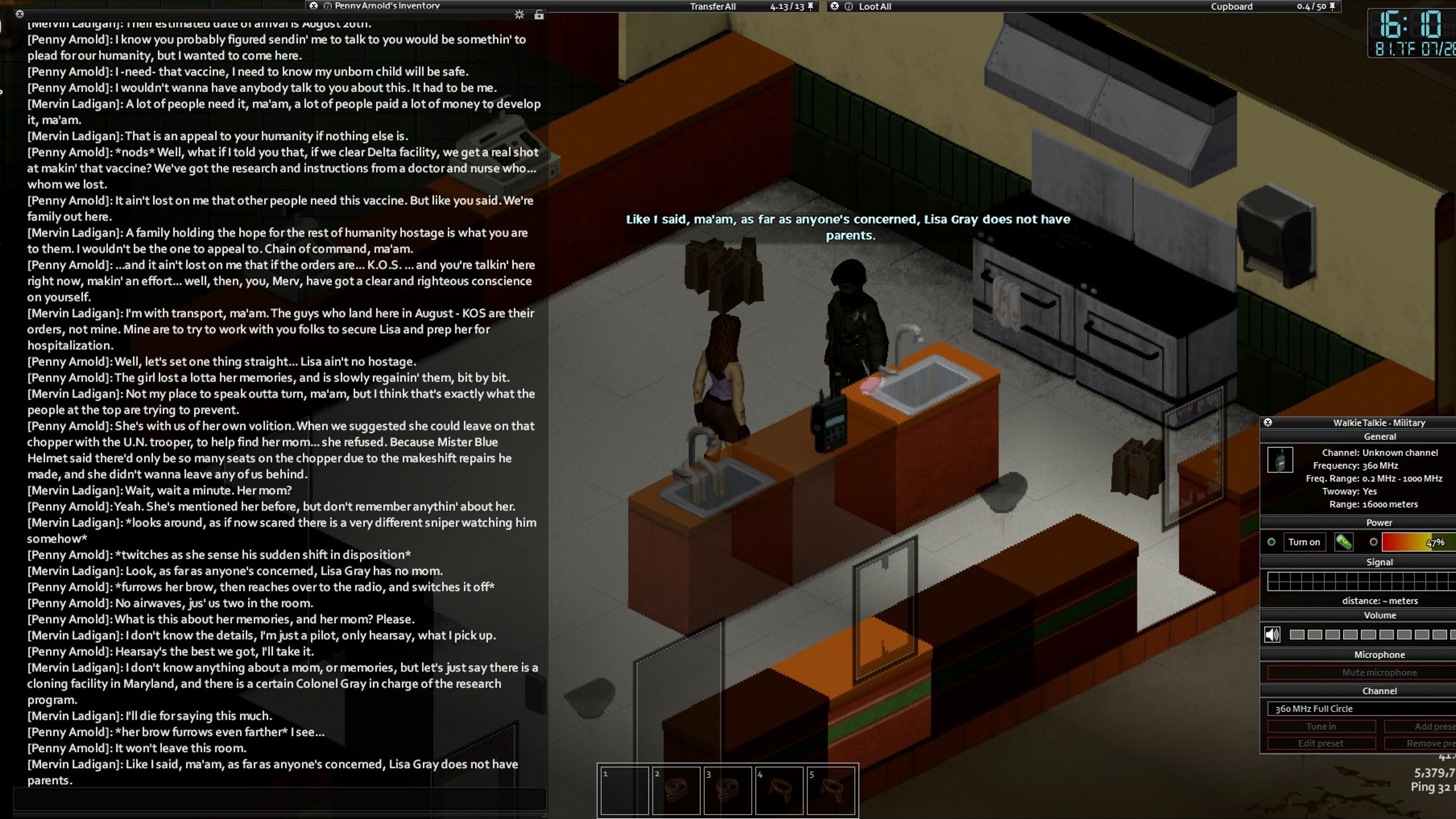Close the chat window
1456x819 pixels.
click(19, 14)
